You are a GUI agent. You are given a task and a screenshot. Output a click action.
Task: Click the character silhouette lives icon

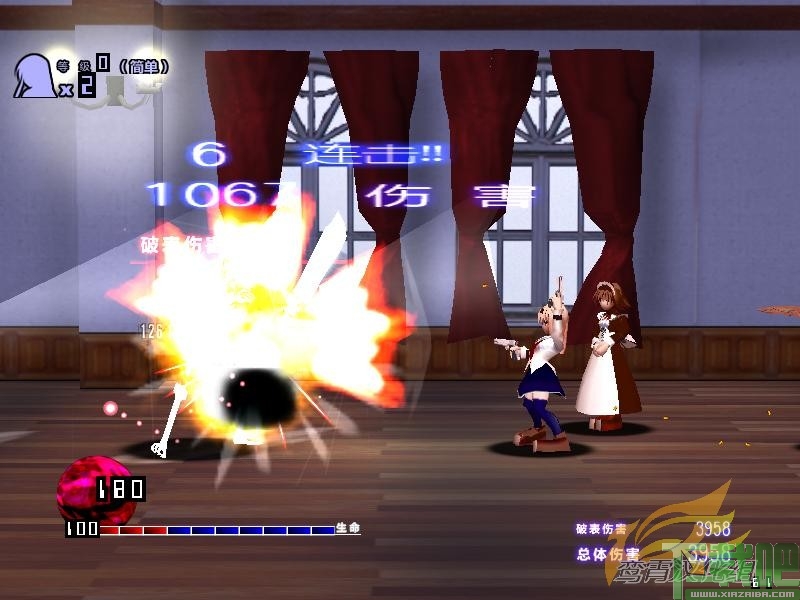(x=32, y=75)
